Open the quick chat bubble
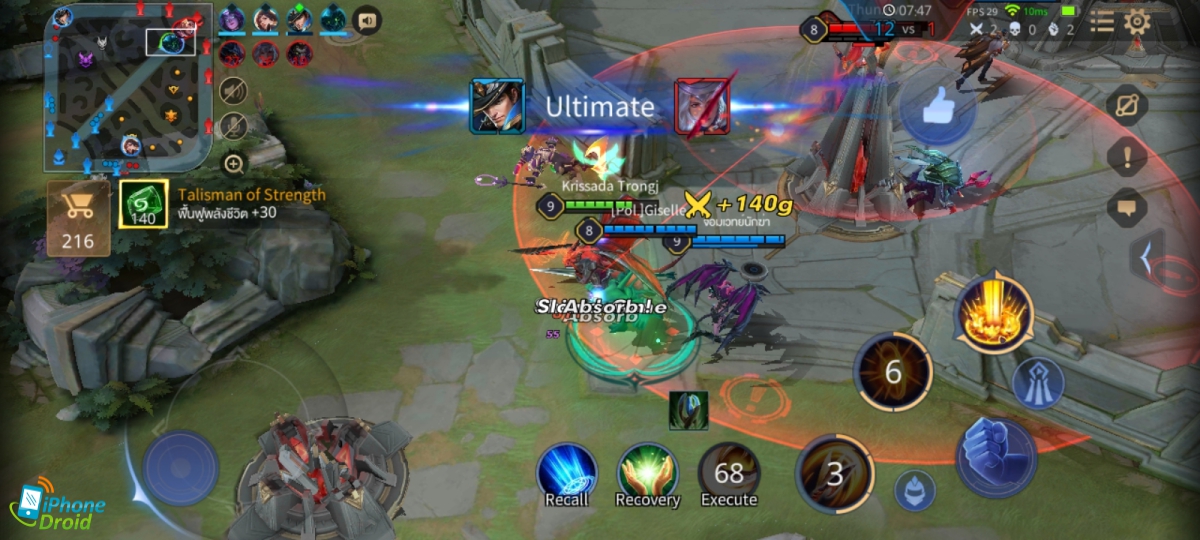The width and height of the screenshot is (1200, 540). (1128, 207)
